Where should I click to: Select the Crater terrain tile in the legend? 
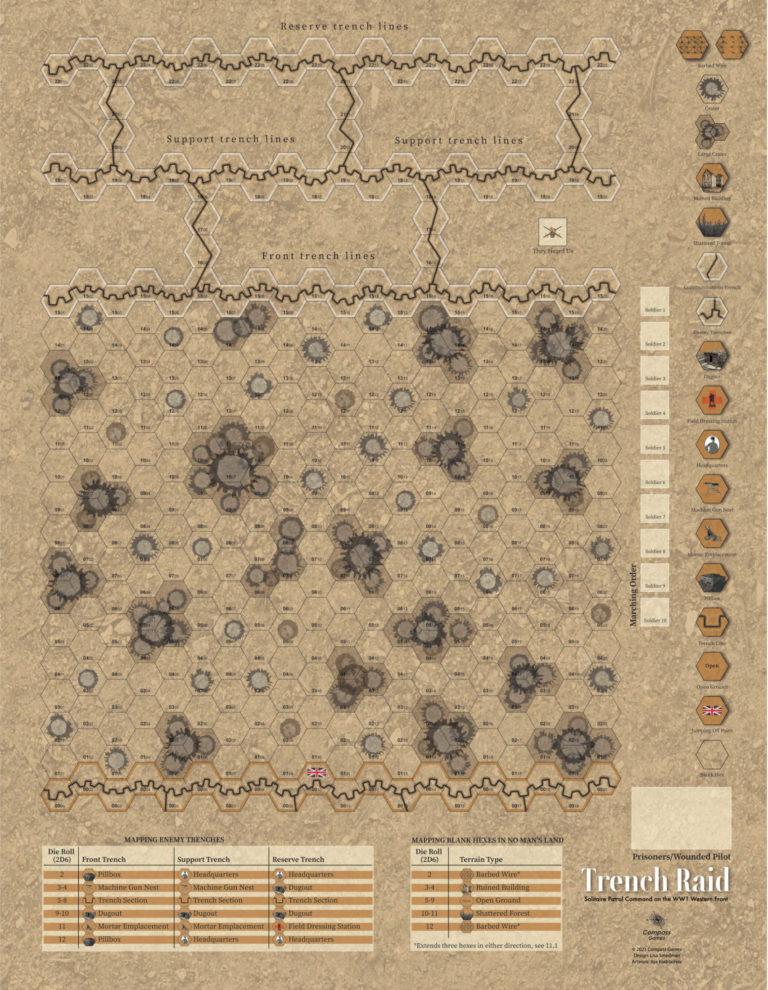tap(713, 88)
